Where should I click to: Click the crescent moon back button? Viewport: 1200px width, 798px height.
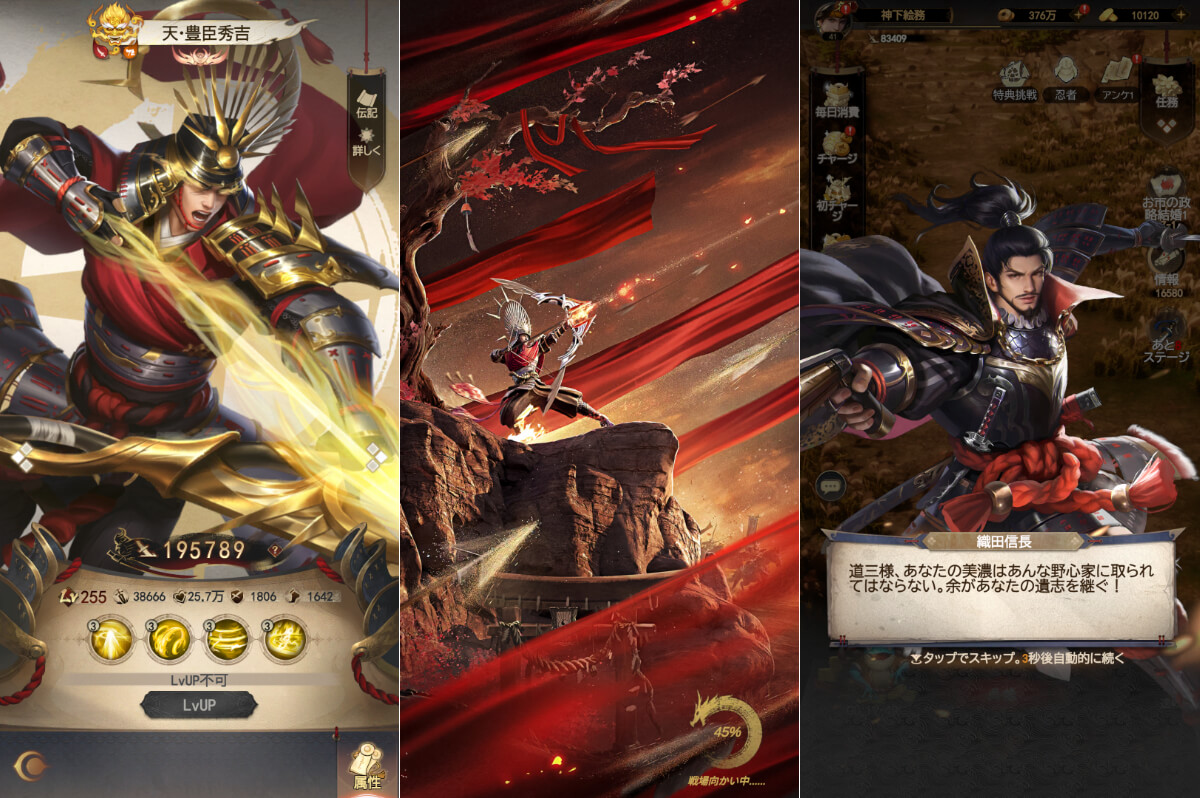pos(32,765)
